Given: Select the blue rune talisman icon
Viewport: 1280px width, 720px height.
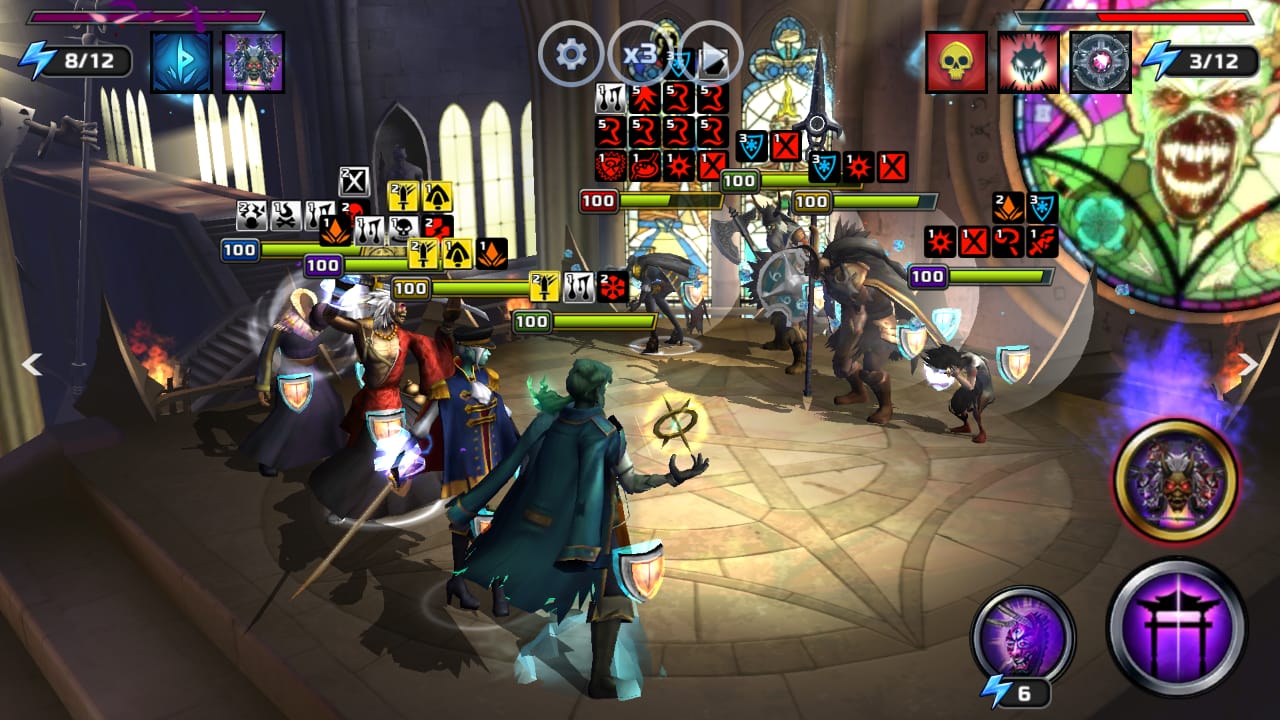Looking at the screenshot, I should [181, 62].
